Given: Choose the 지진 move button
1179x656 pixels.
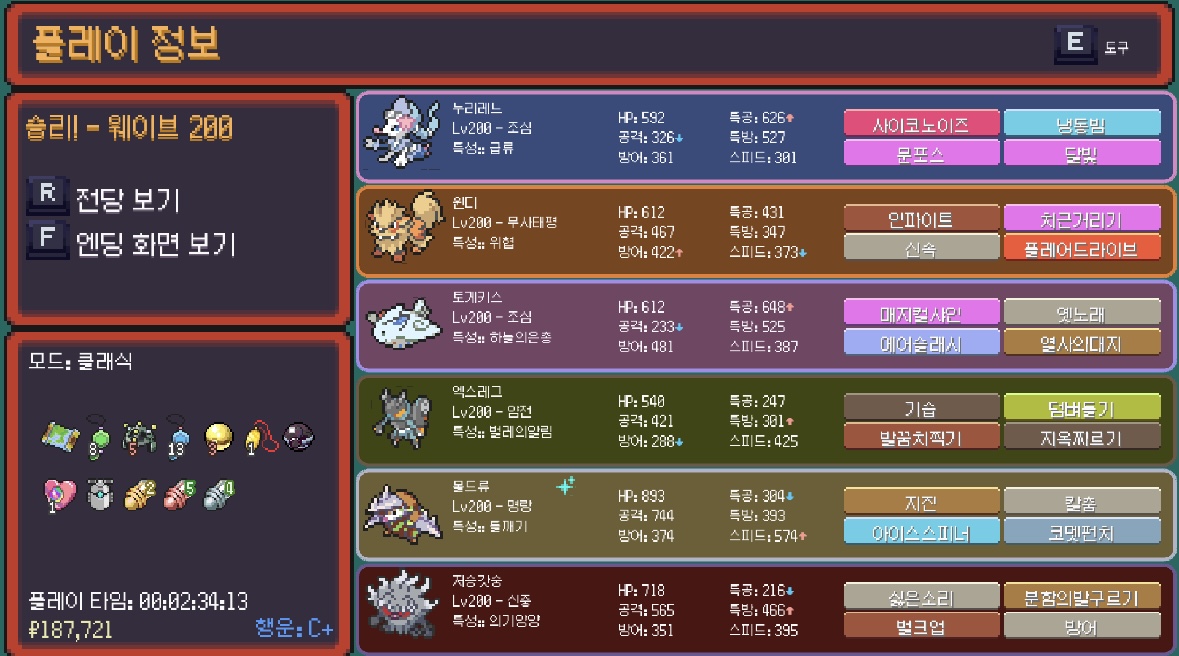Looking at the screenshot, I should (x=921, y=501).
